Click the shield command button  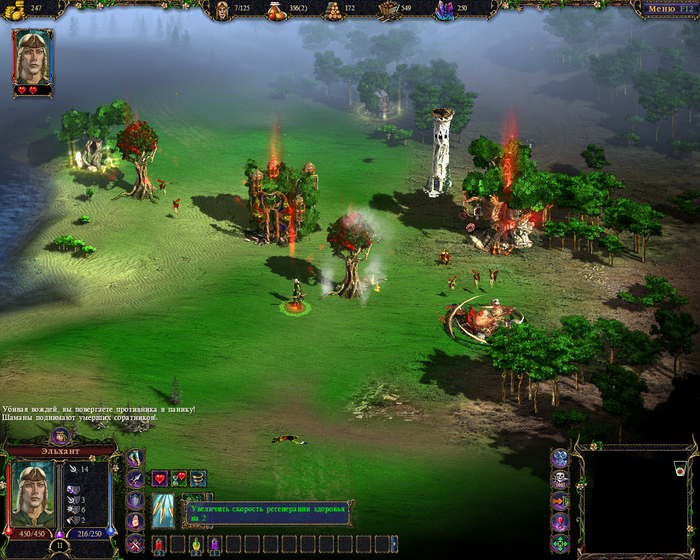coord(135,501)
